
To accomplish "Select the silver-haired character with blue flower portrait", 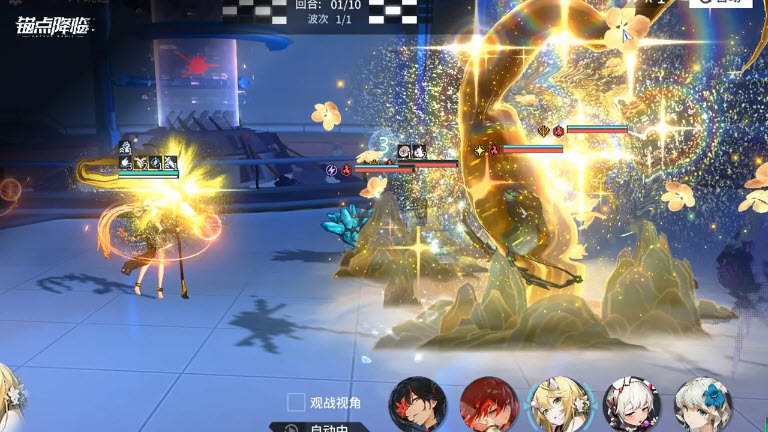I will (702, 406).
